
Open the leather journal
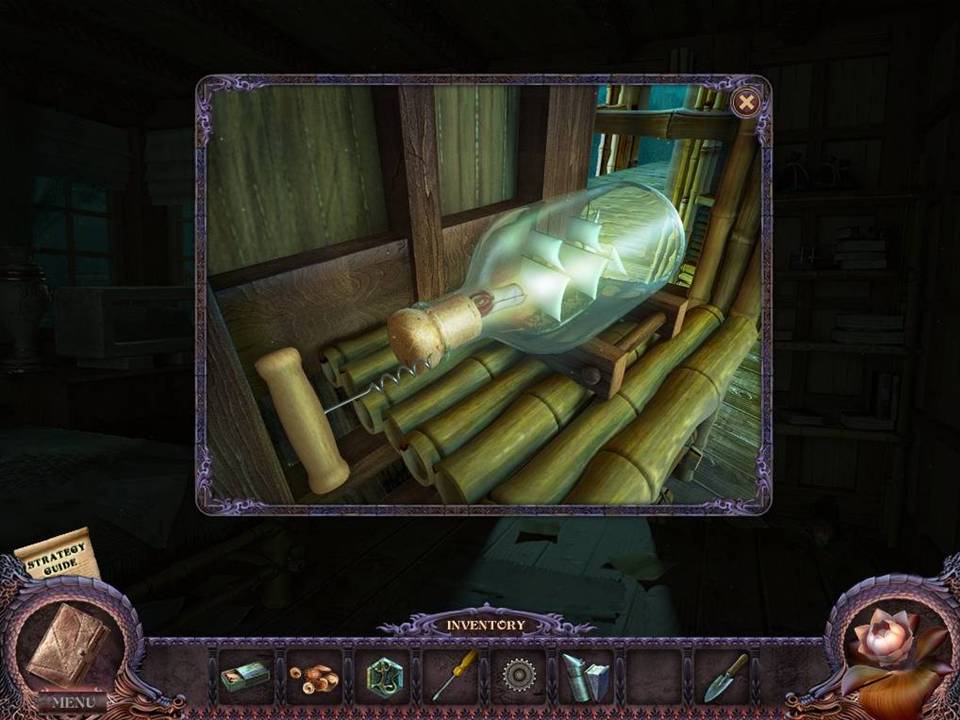65,647
